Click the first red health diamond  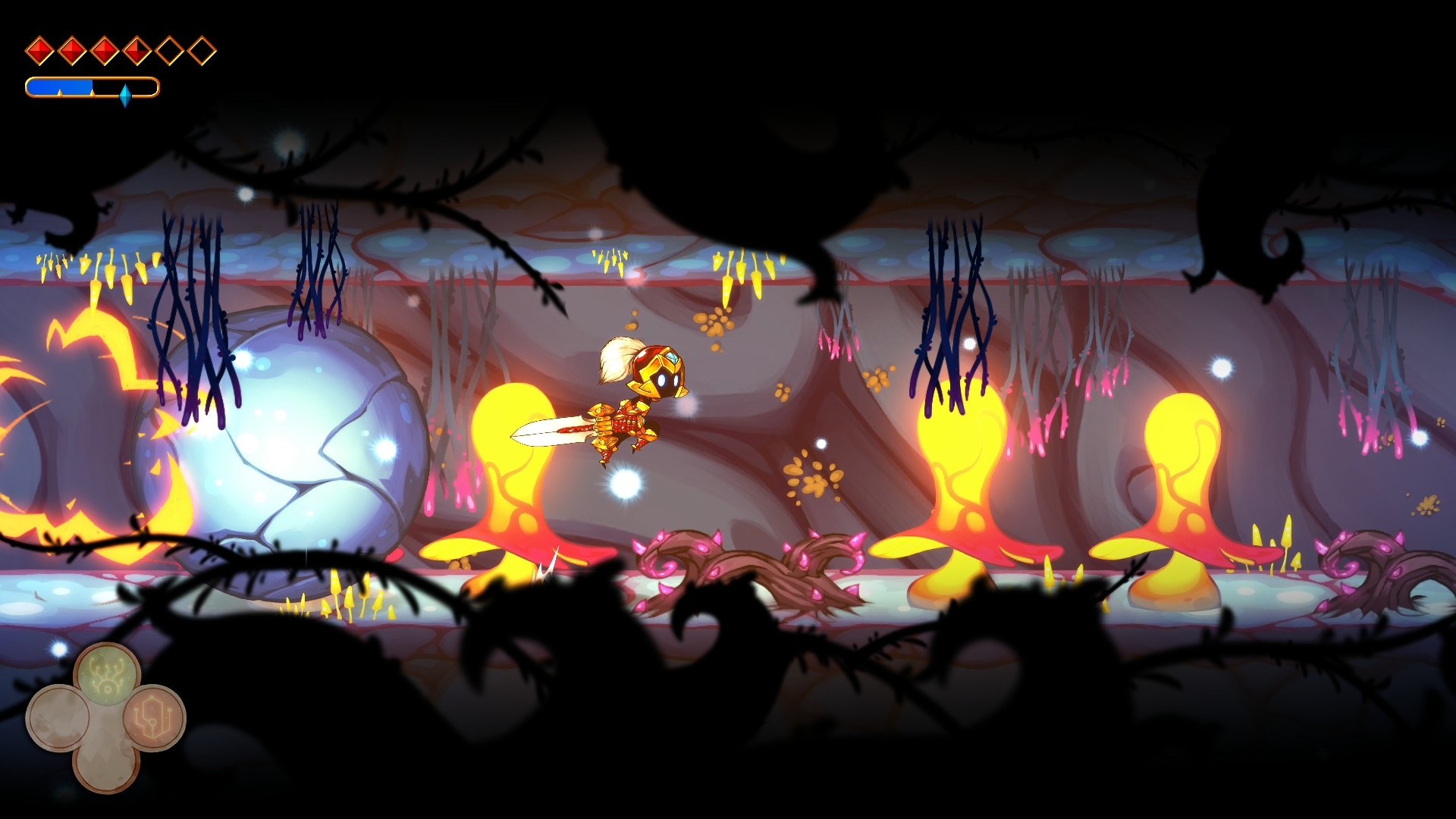[x=39, y=50]
